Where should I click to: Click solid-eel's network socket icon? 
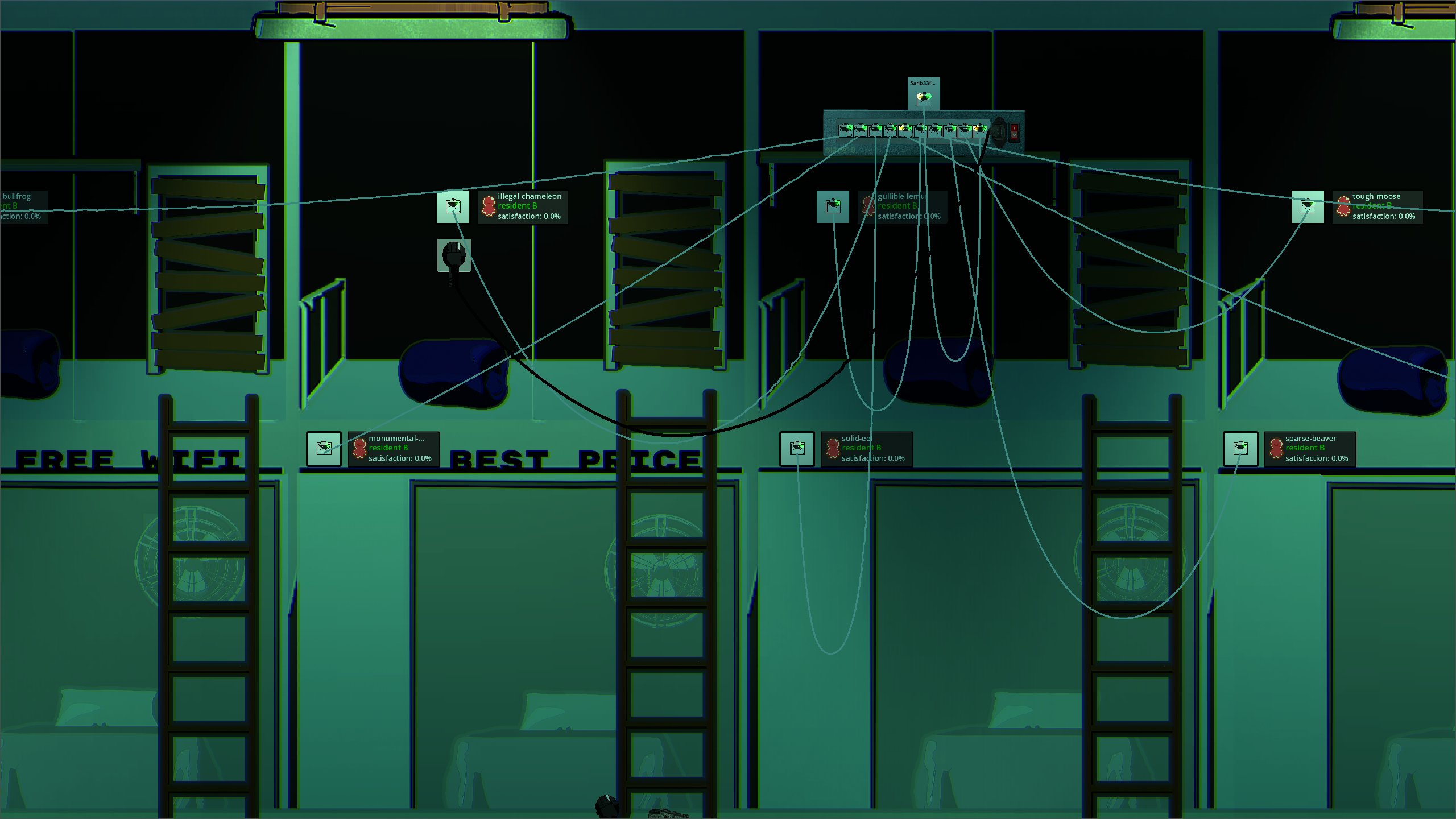pos(799,449)
